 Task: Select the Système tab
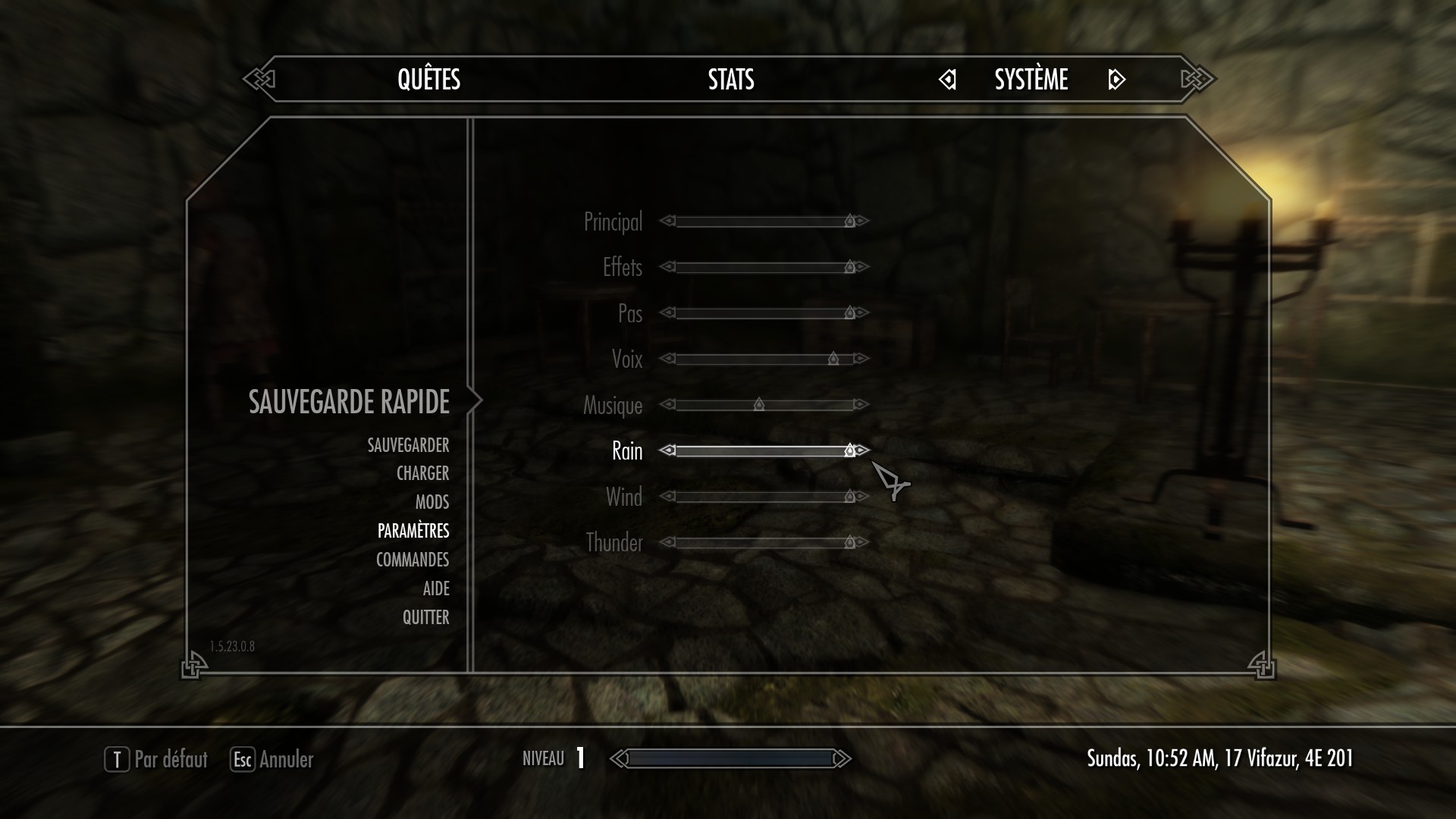point(1031,80)
